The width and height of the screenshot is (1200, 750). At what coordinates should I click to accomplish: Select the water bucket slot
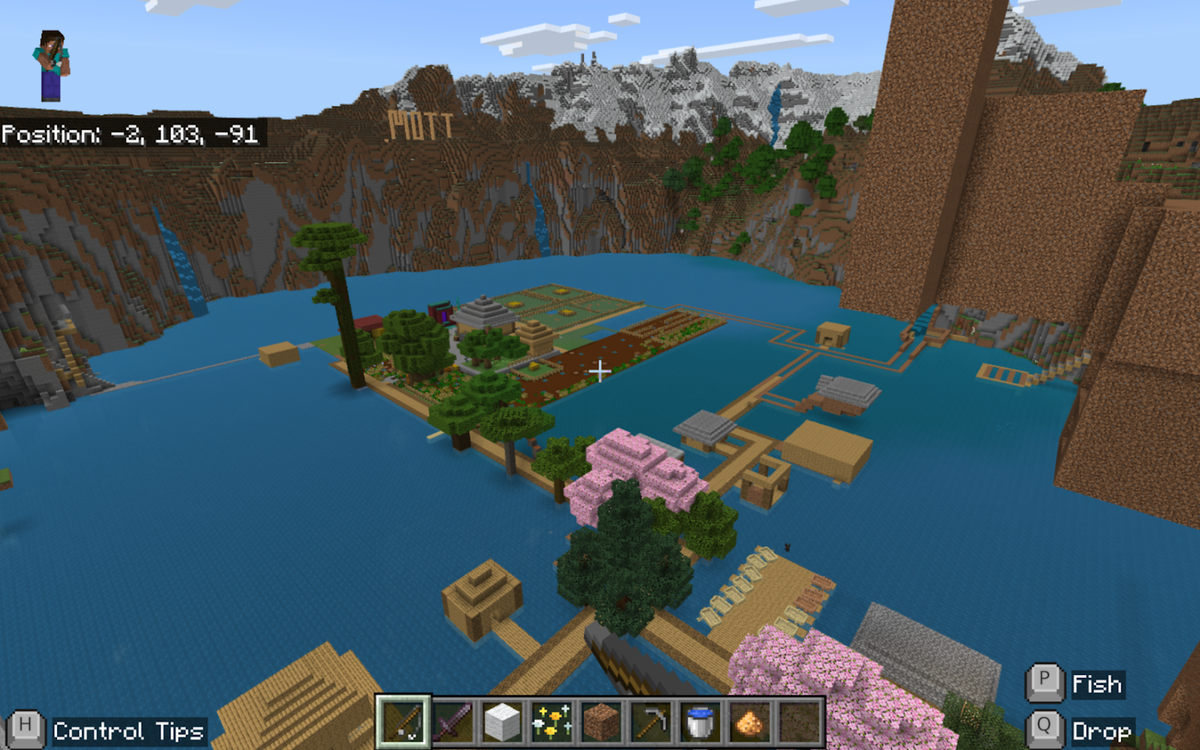699,721
